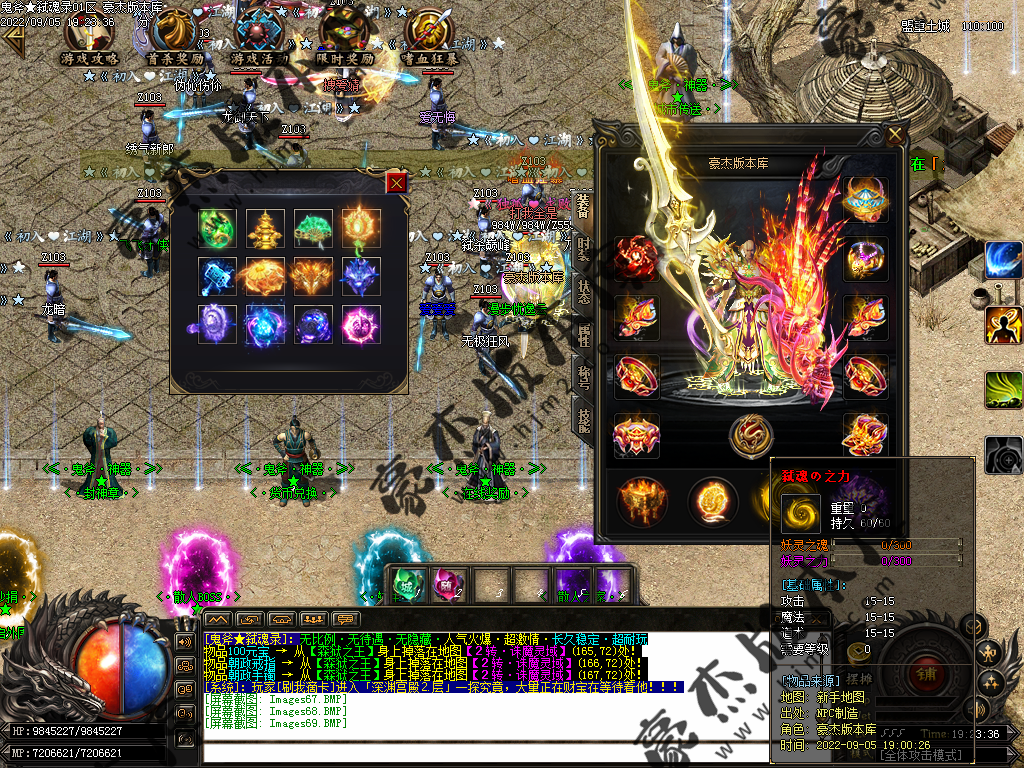Activate the blue crescent slash skill
The image size is (1024, 768).
(x=1002, y=260)
